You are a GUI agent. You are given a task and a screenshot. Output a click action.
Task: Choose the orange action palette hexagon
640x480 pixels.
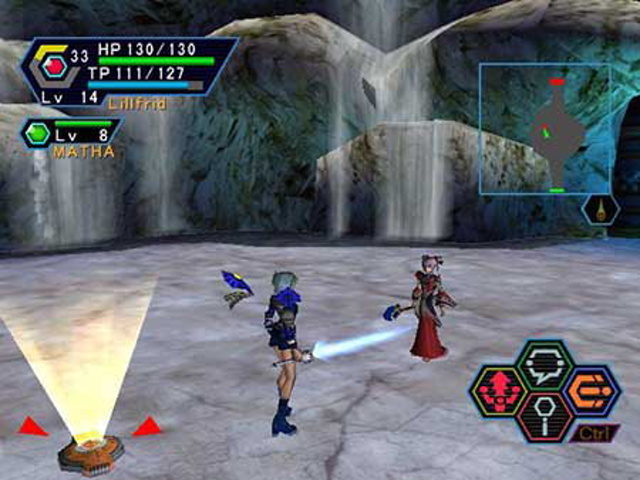591,390
